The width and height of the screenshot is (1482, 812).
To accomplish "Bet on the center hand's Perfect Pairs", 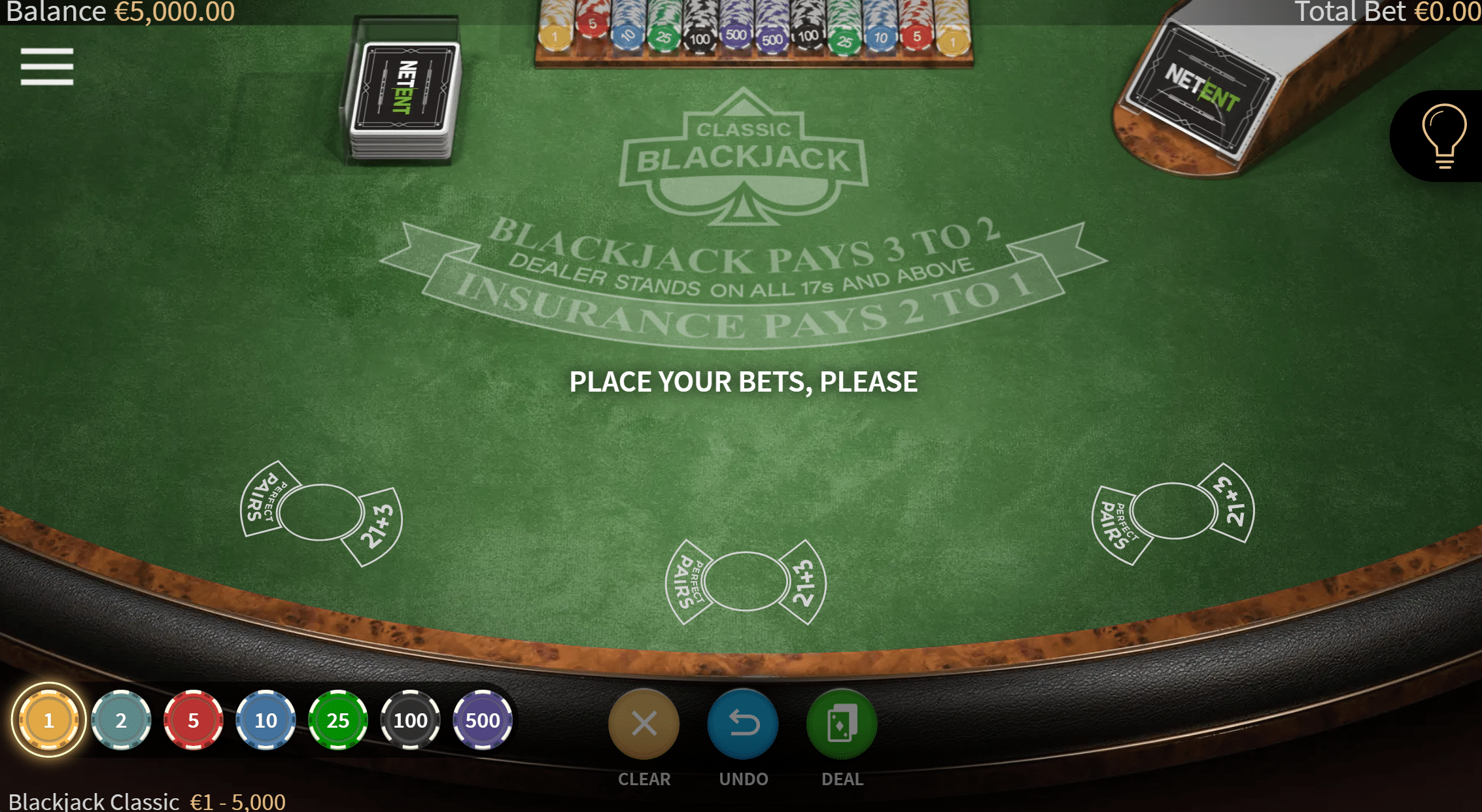I will click(687, 581).
